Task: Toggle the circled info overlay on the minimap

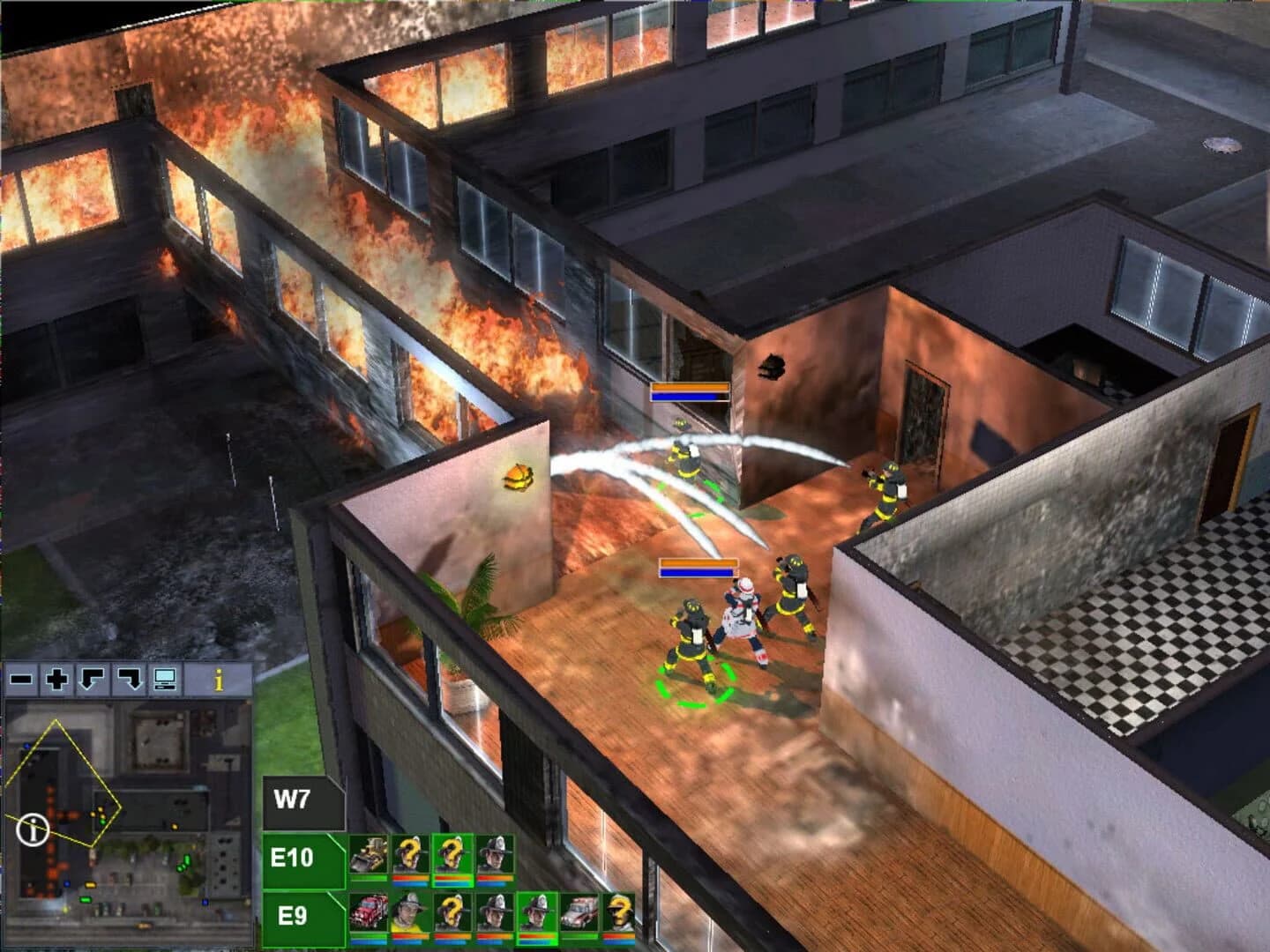Action: tap(34, 829)
